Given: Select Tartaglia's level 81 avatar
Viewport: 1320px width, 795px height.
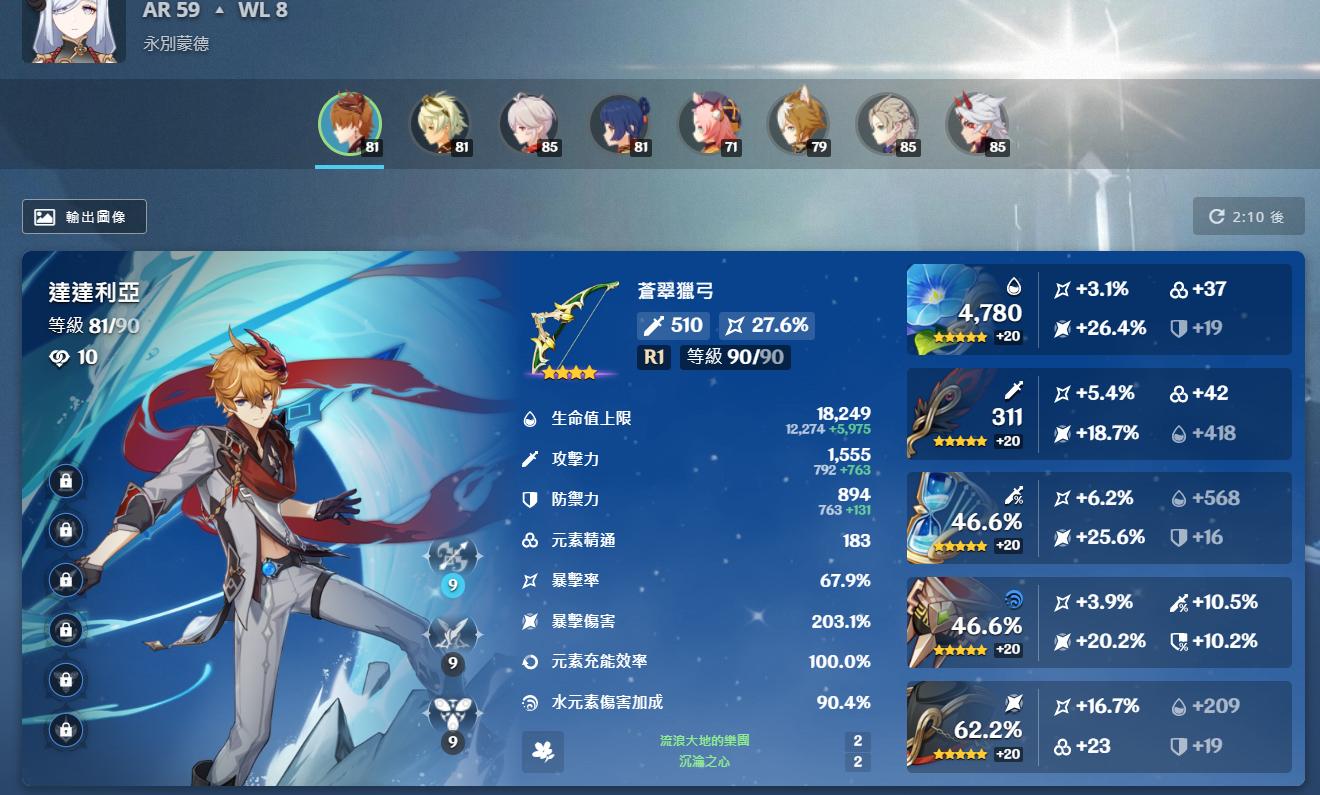Looking at the screenshot, I should coord(350,125).
